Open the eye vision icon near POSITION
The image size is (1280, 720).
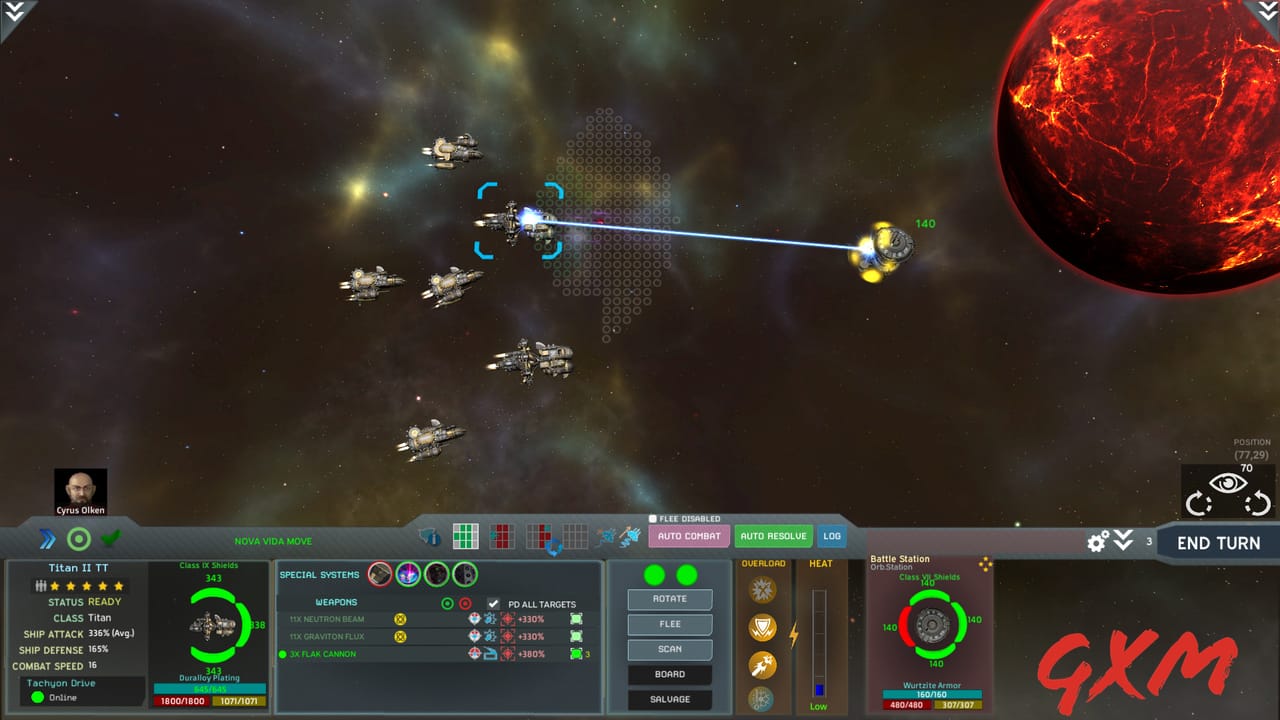1227,483
